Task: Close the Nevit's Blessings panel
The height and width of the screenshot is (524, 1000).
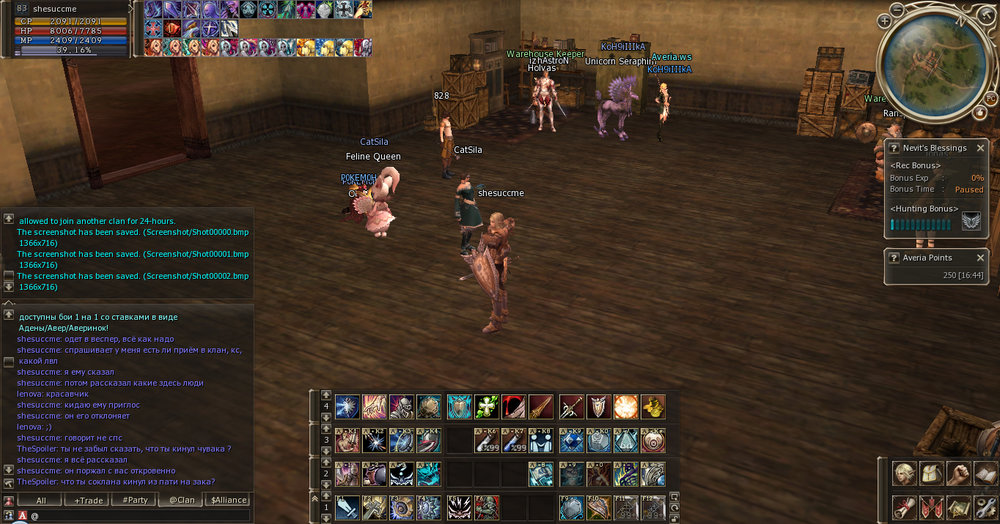Action: click(x=981, y=148)
